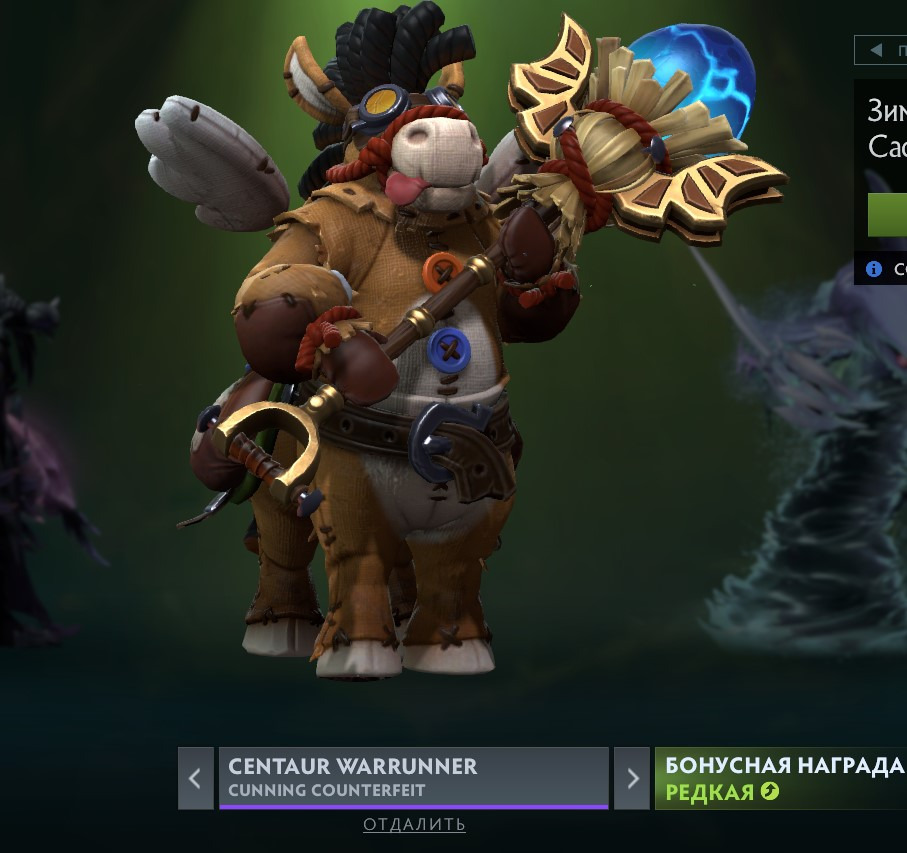Open the БОНУСНАЯ НАГРАДА rare reward panel

[x=782, y=778]
